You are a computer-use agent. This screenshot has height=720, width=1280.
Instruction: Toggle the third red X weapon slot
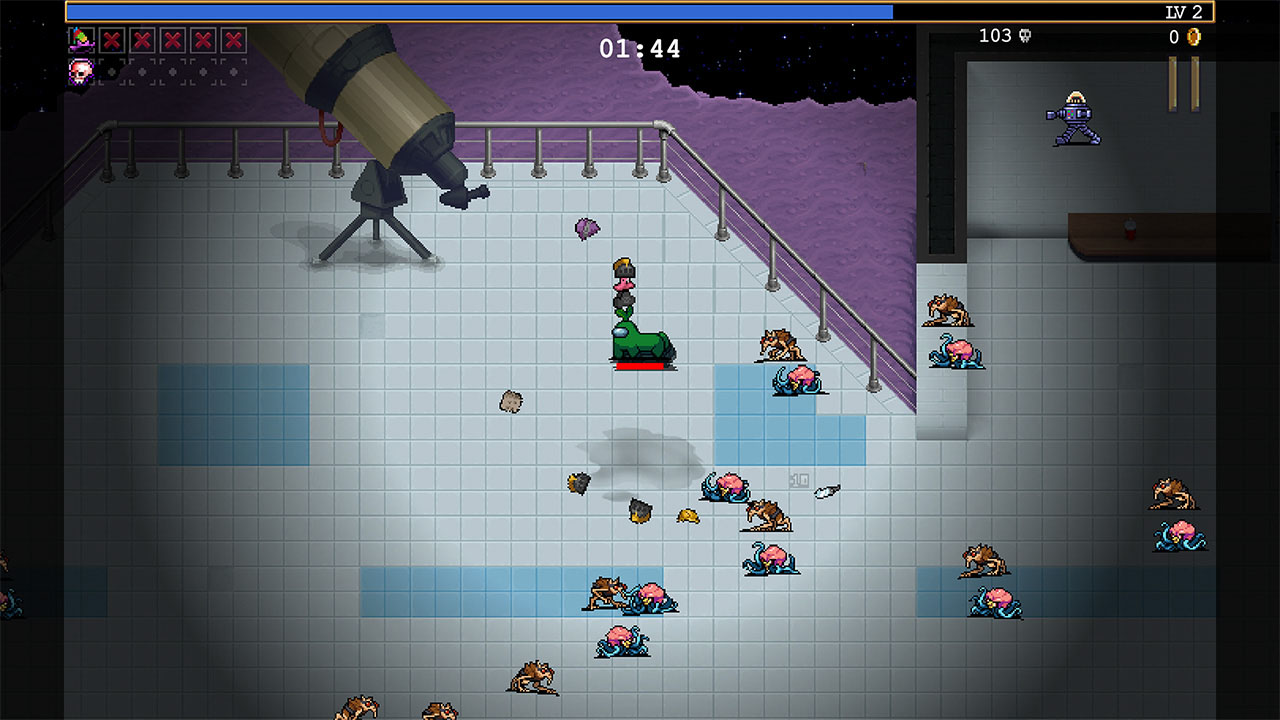click(x=172, y=41)
